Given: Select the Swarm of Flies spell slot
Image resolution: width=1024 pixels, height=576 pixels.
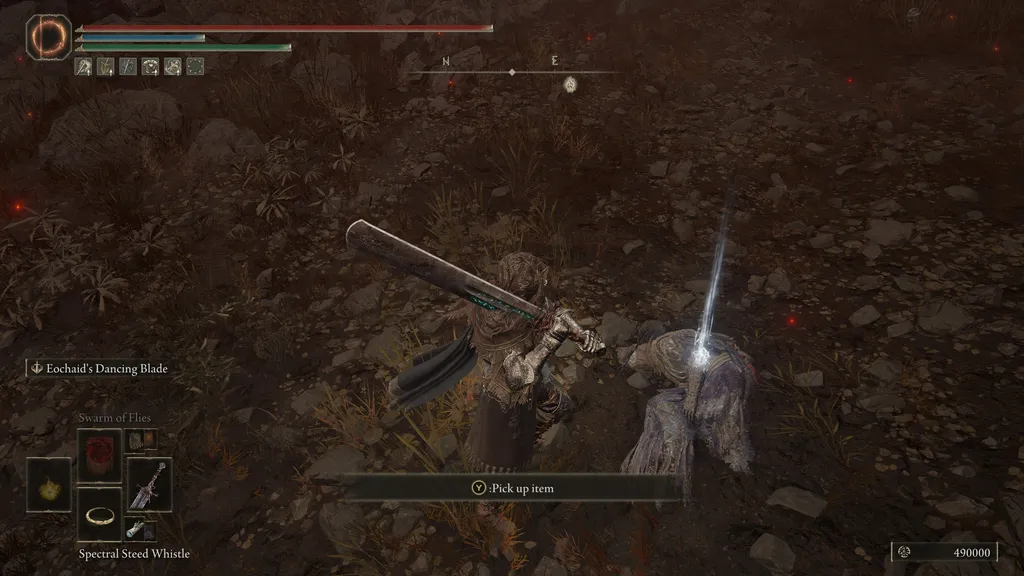Looking at the screenshot, I should pos(99,455).
